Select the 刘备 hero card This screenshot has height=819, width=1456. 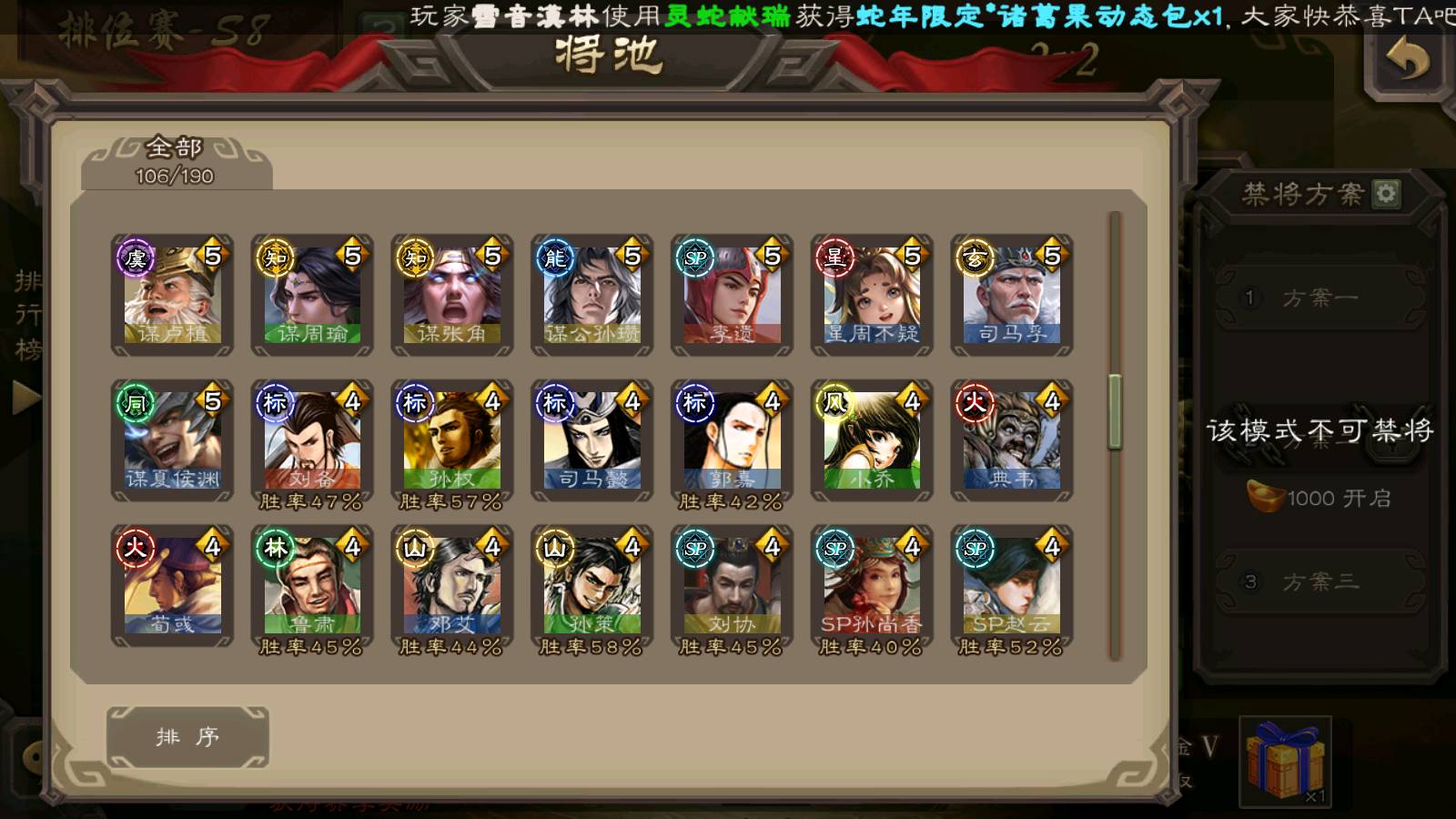click(313, 440)
